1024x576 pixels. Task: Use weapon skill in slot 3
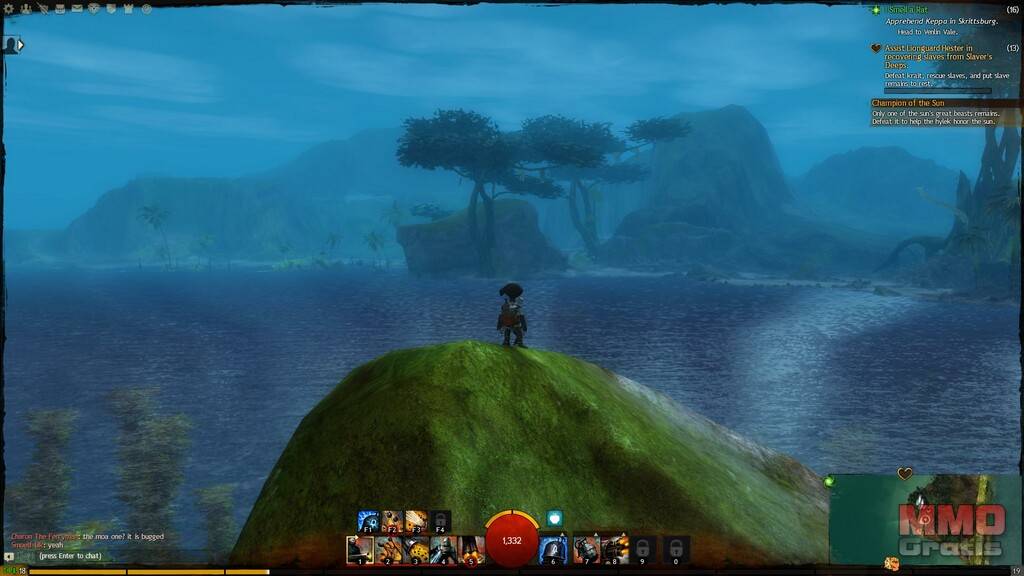click(x=416, y=550)
